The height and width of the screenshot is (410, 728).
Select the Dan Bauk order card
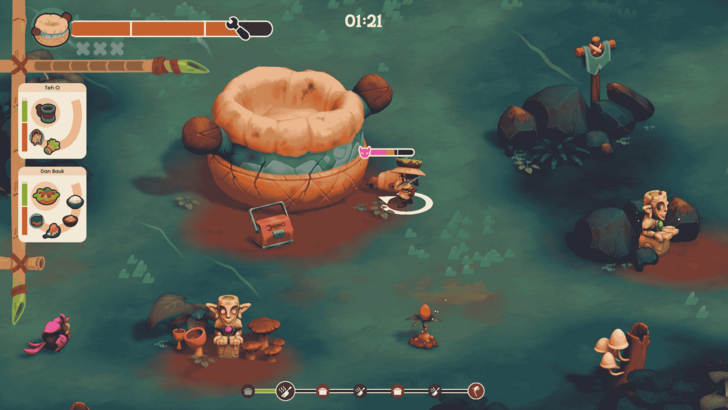click(x=52, y=204)
